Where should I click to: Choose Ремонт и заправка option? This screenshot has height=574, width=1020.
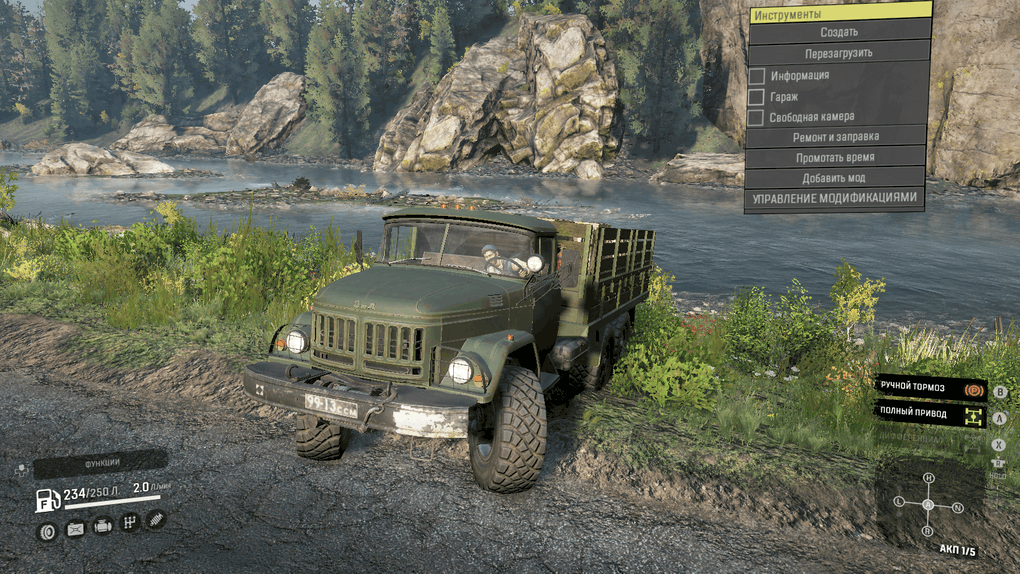(x=836, y=137)
